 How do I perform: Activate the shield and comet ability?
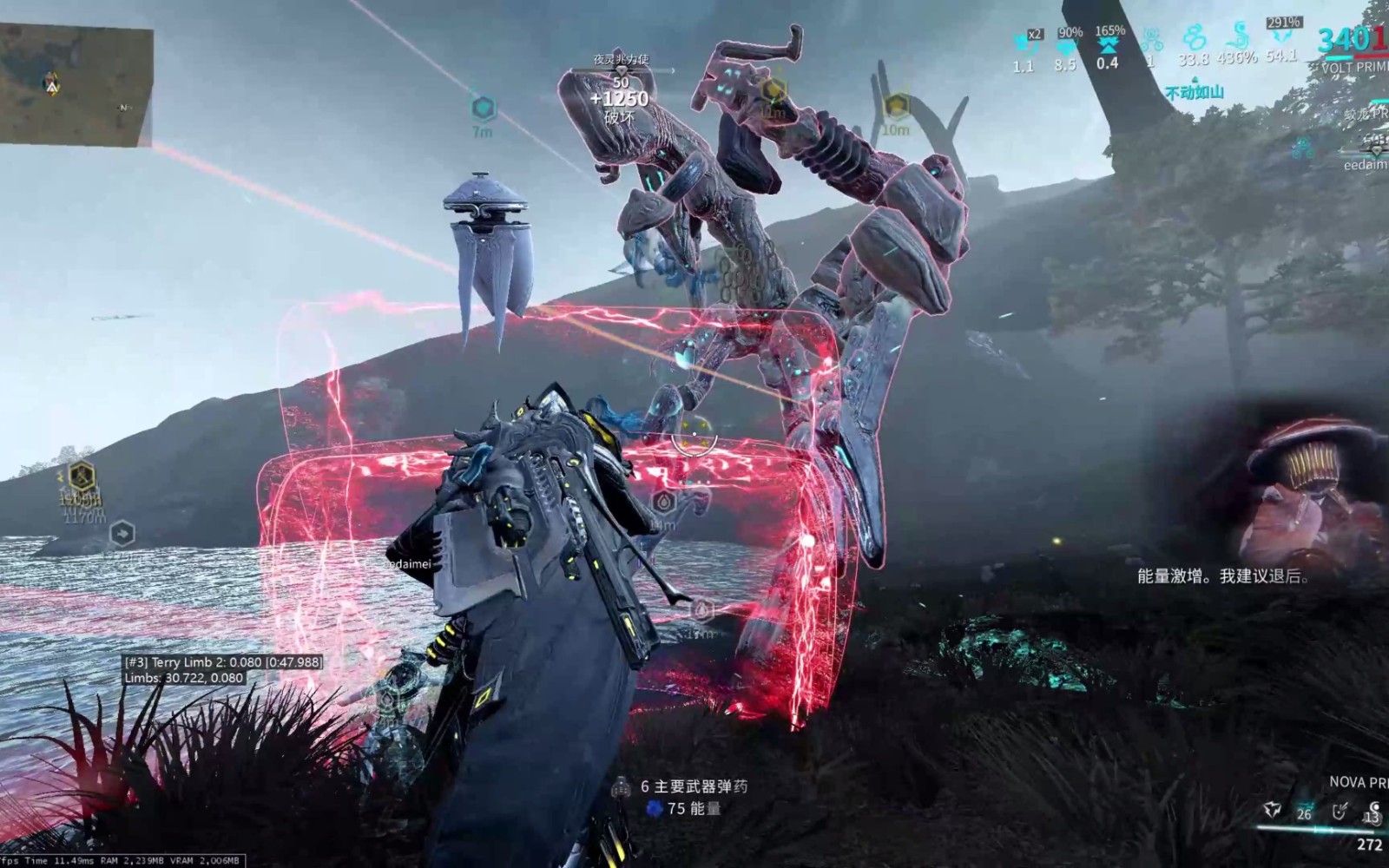coord(1340,812)
